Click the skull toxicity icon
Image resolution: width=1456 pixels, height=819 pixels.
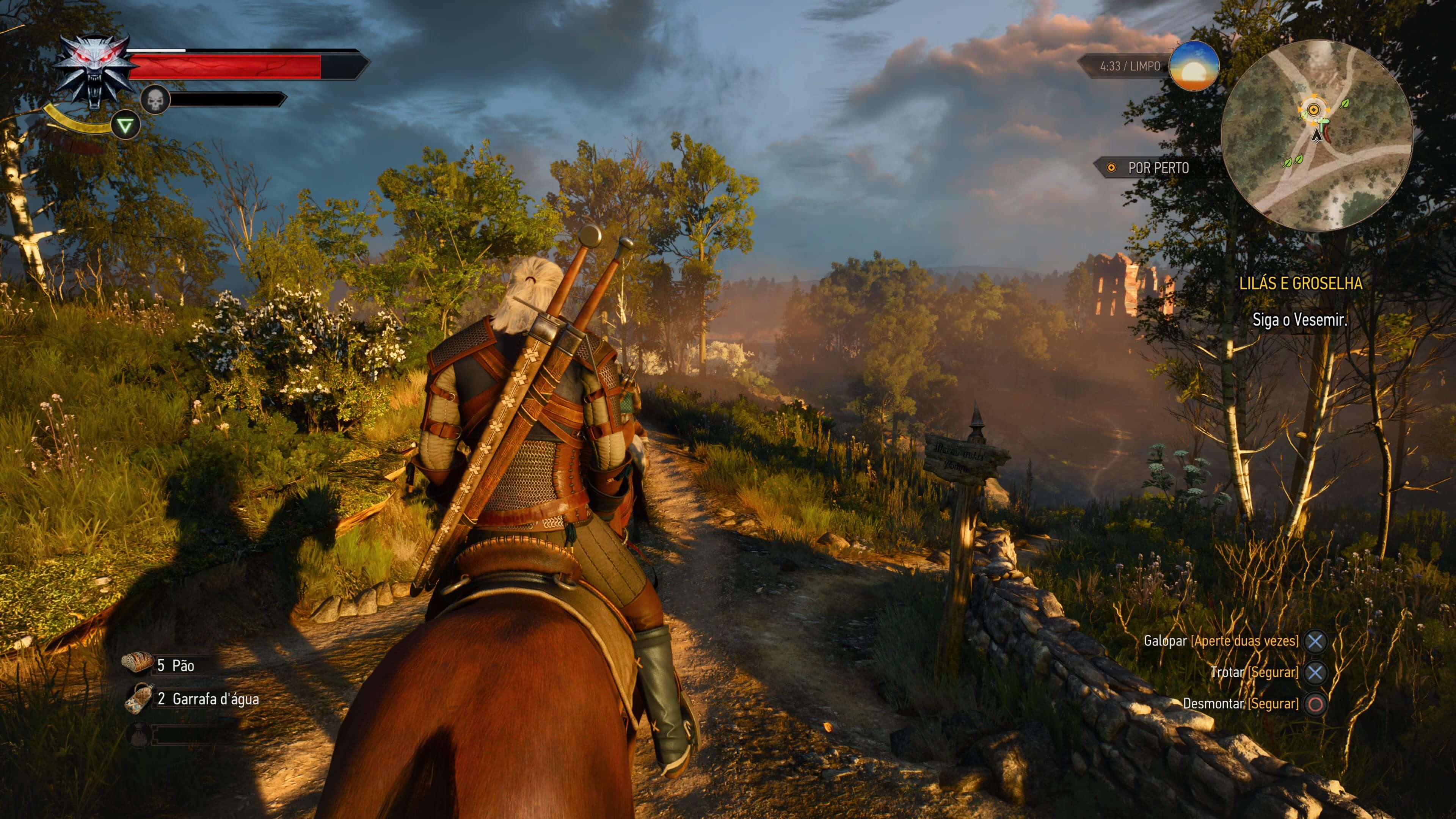click(x=154, y=100)
